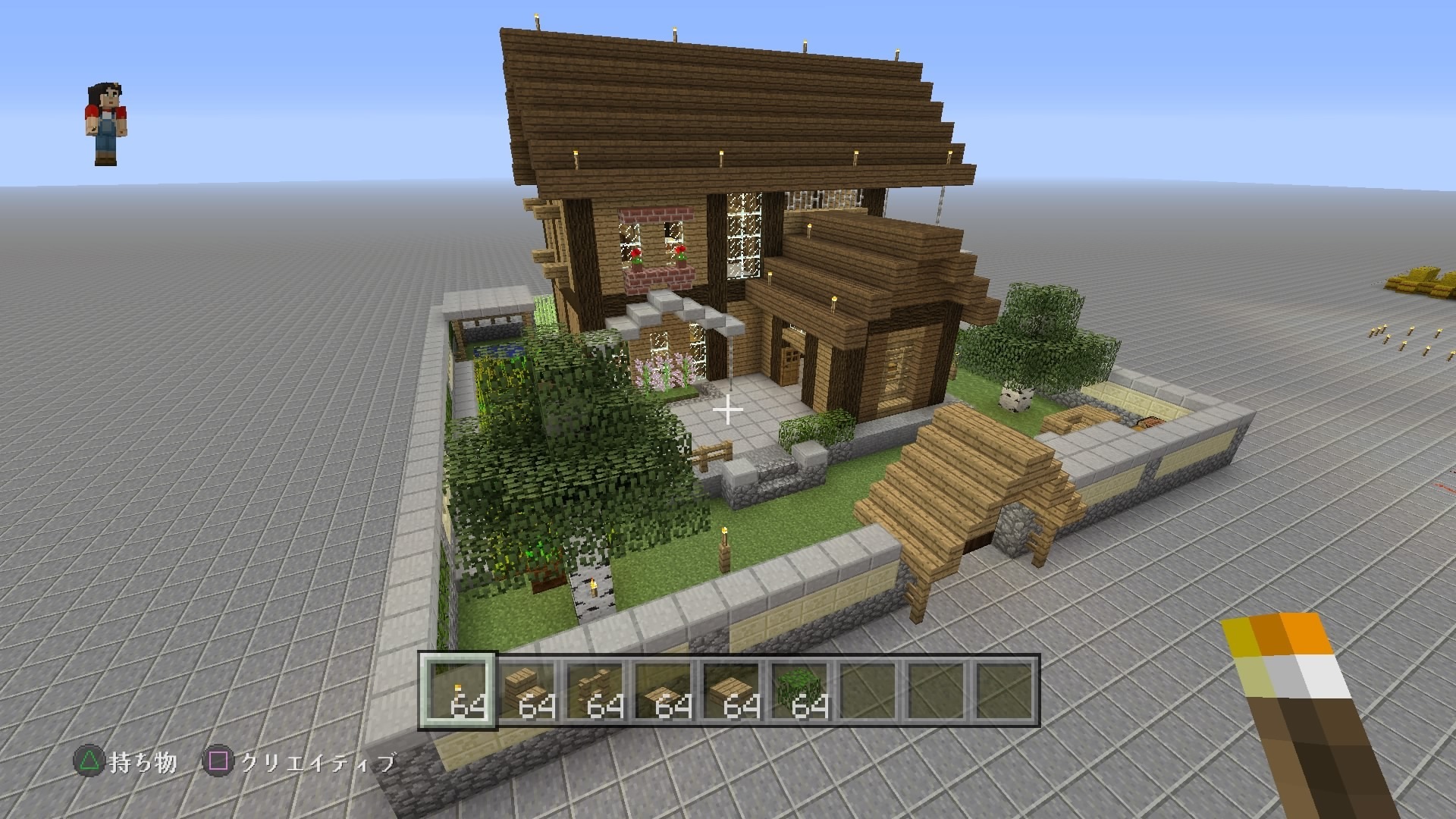Viewport: 1456px width, 819px height.
Task: Click the crosshair at screen center
Action: pyautogui.click(x=728, y=409)
